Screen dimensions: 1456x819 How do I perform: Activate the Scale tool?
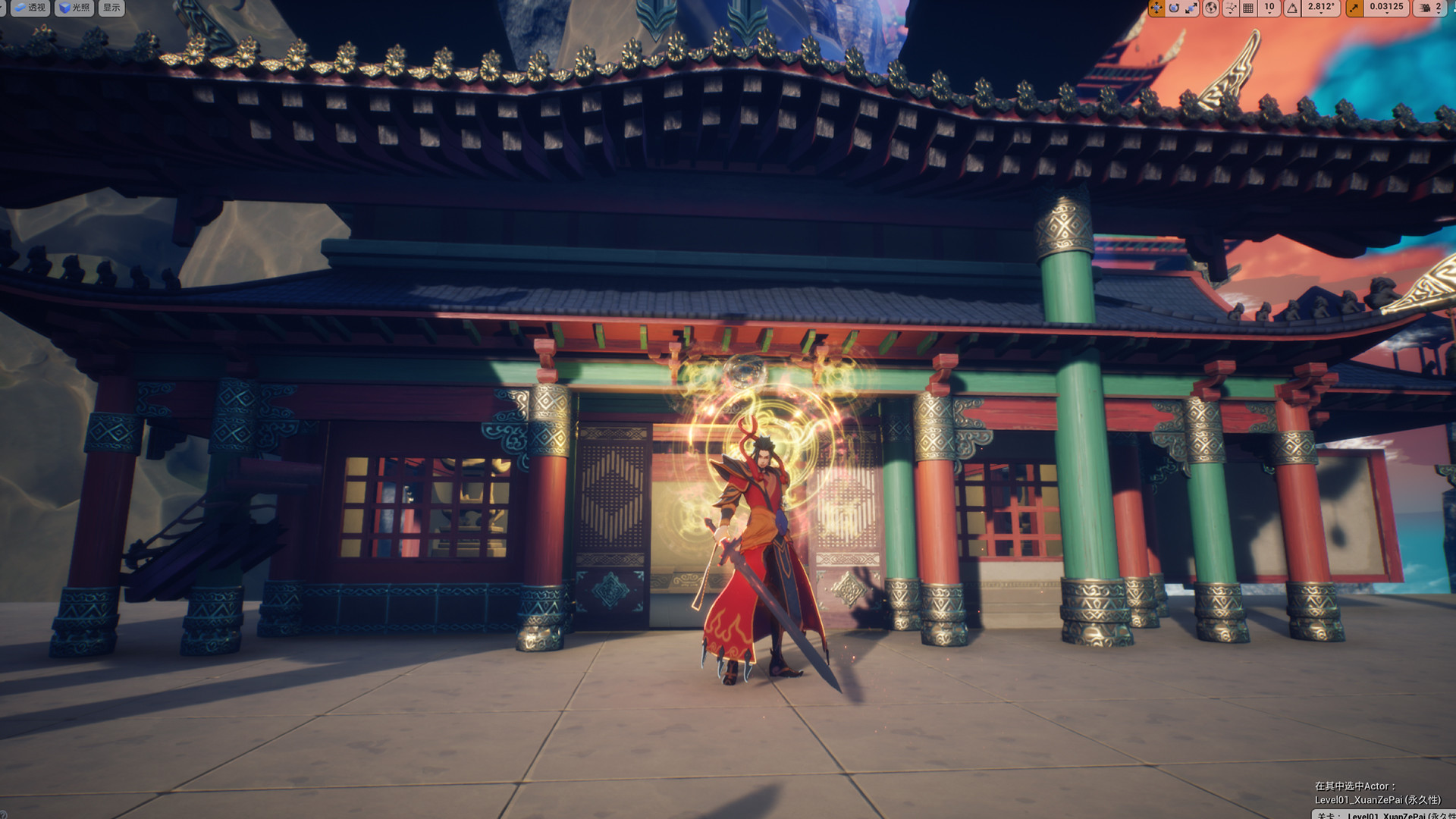pos(1193,8)
